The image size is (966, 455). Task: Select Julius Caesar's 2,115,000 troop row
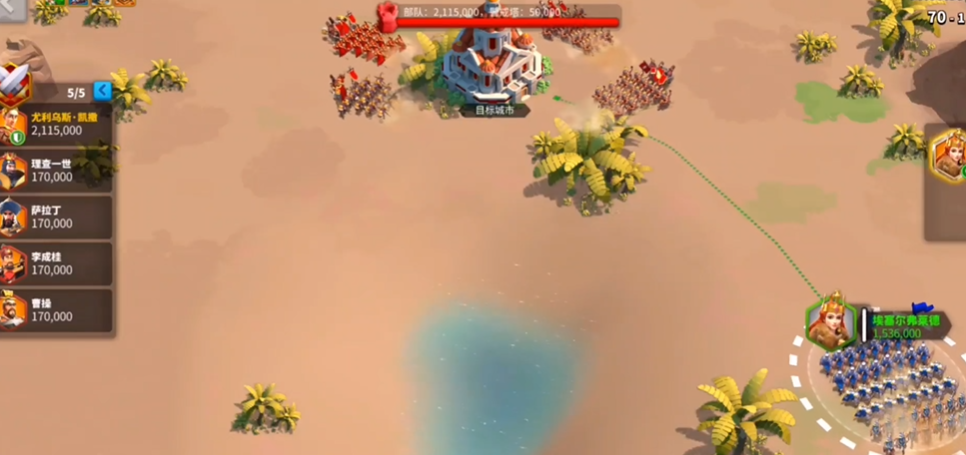point(55,125)
